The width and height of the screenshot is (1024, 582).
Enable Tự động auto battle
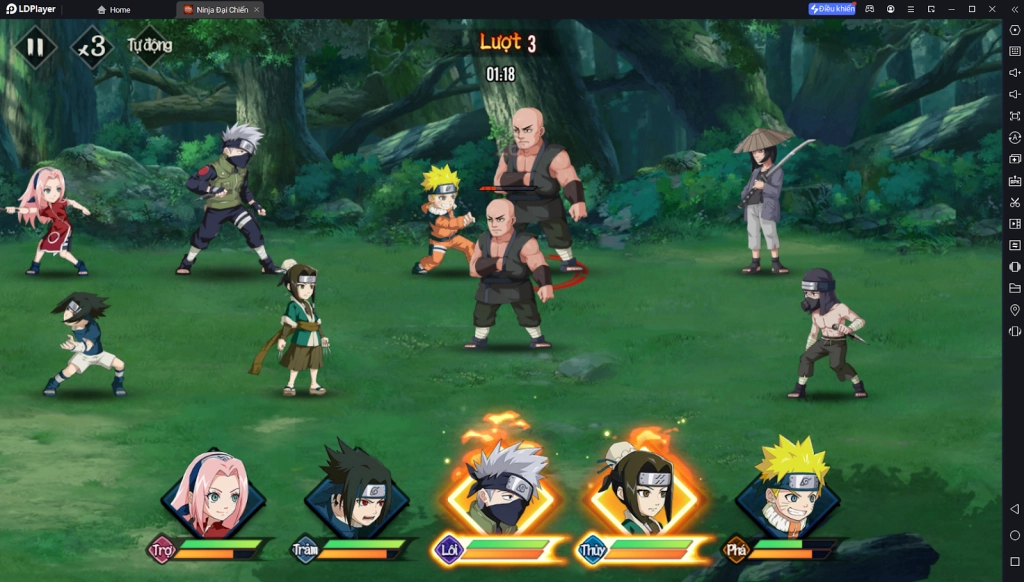tap(150, 45)
